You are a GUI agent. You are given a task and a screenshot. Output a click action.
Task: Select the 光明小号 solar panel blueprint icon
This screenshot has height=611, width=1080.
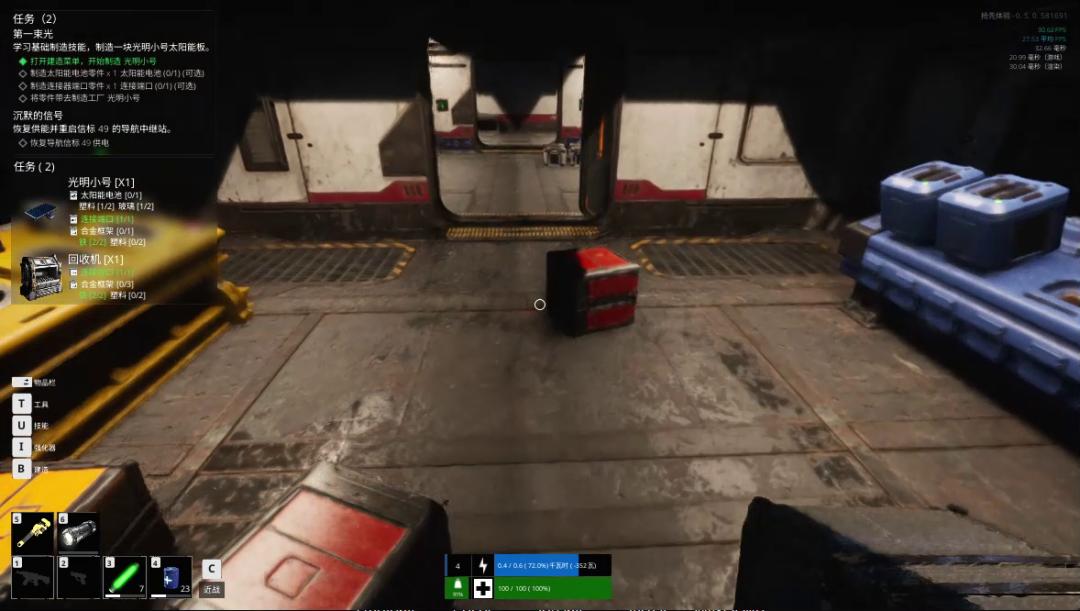[x=40, y=211]
